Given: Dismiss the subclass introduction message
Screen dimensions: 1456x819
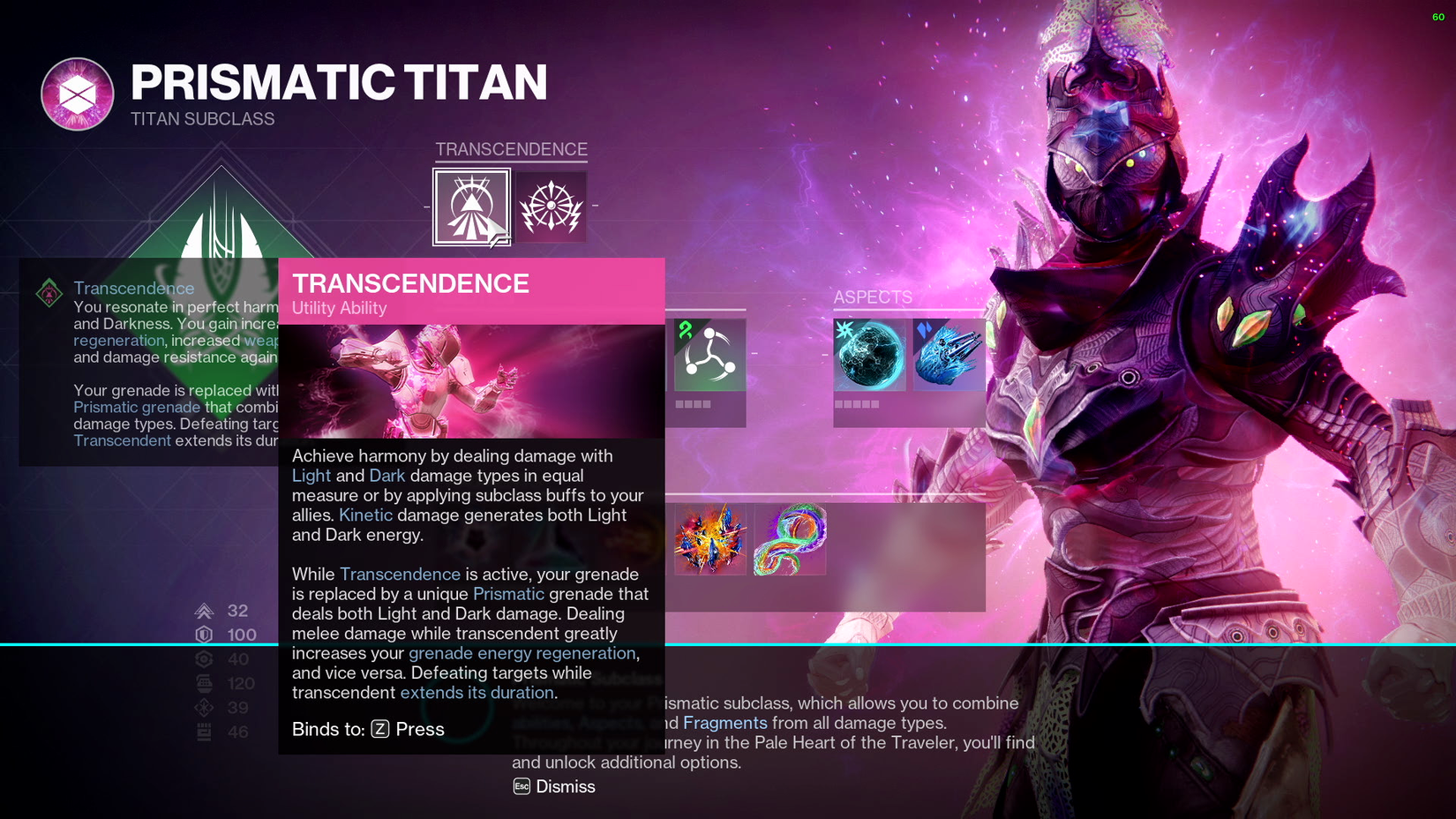Looking at the screenshot, I should tap(554, 786).
